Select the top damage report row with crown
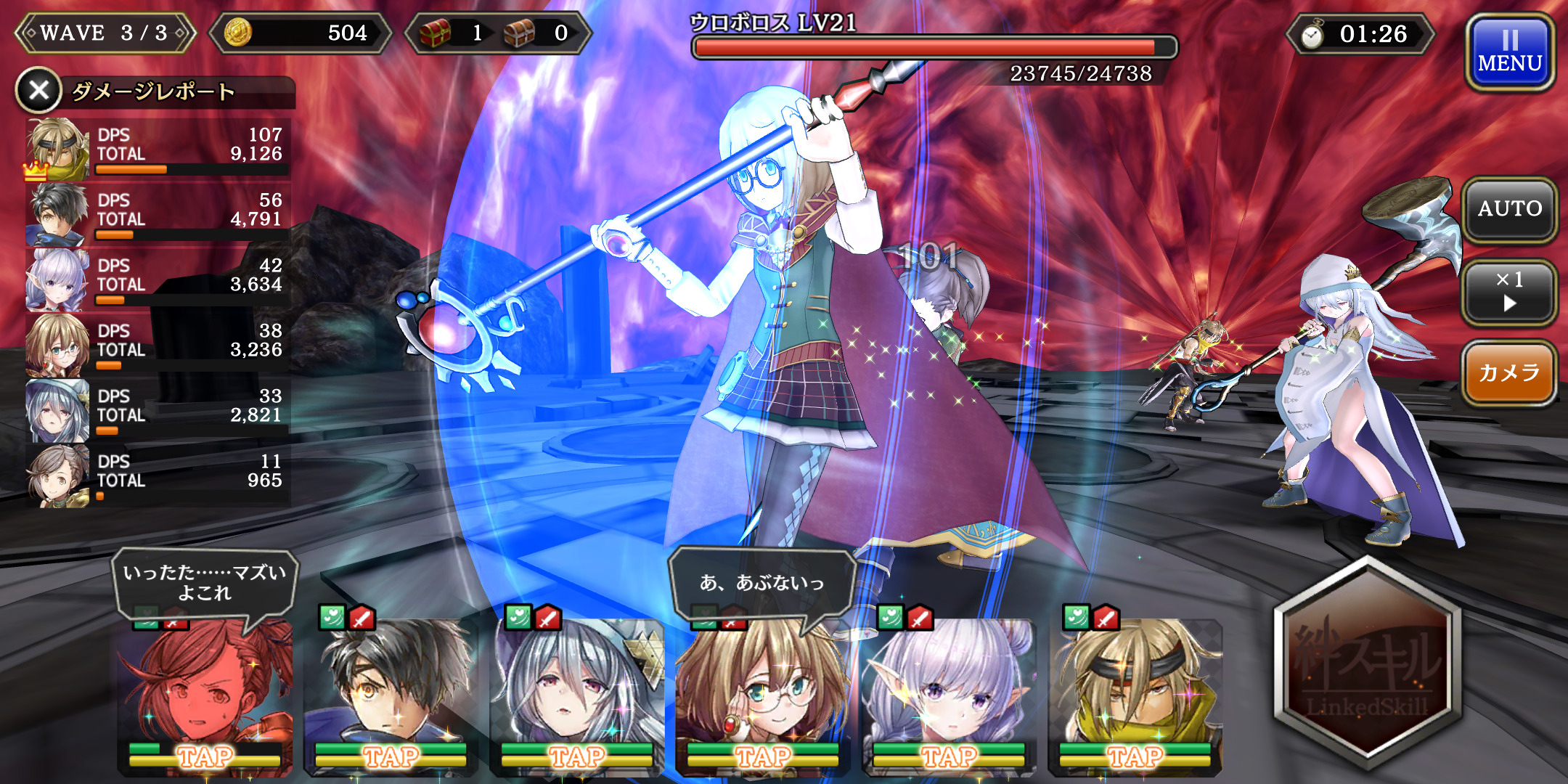1568x784 pixels. [158, 148]
